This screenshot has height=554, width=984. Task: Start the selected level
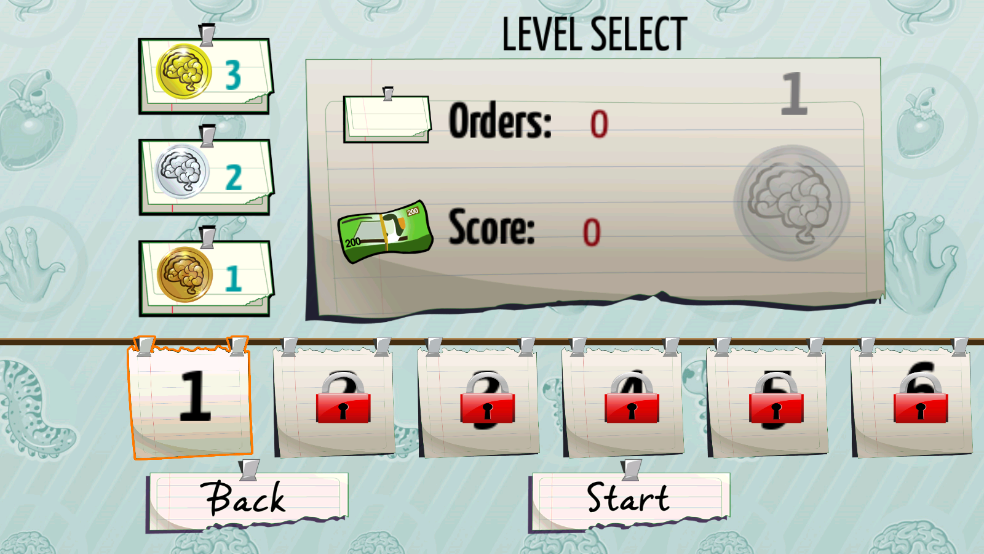pyautogui.click(x=629, y=499)
